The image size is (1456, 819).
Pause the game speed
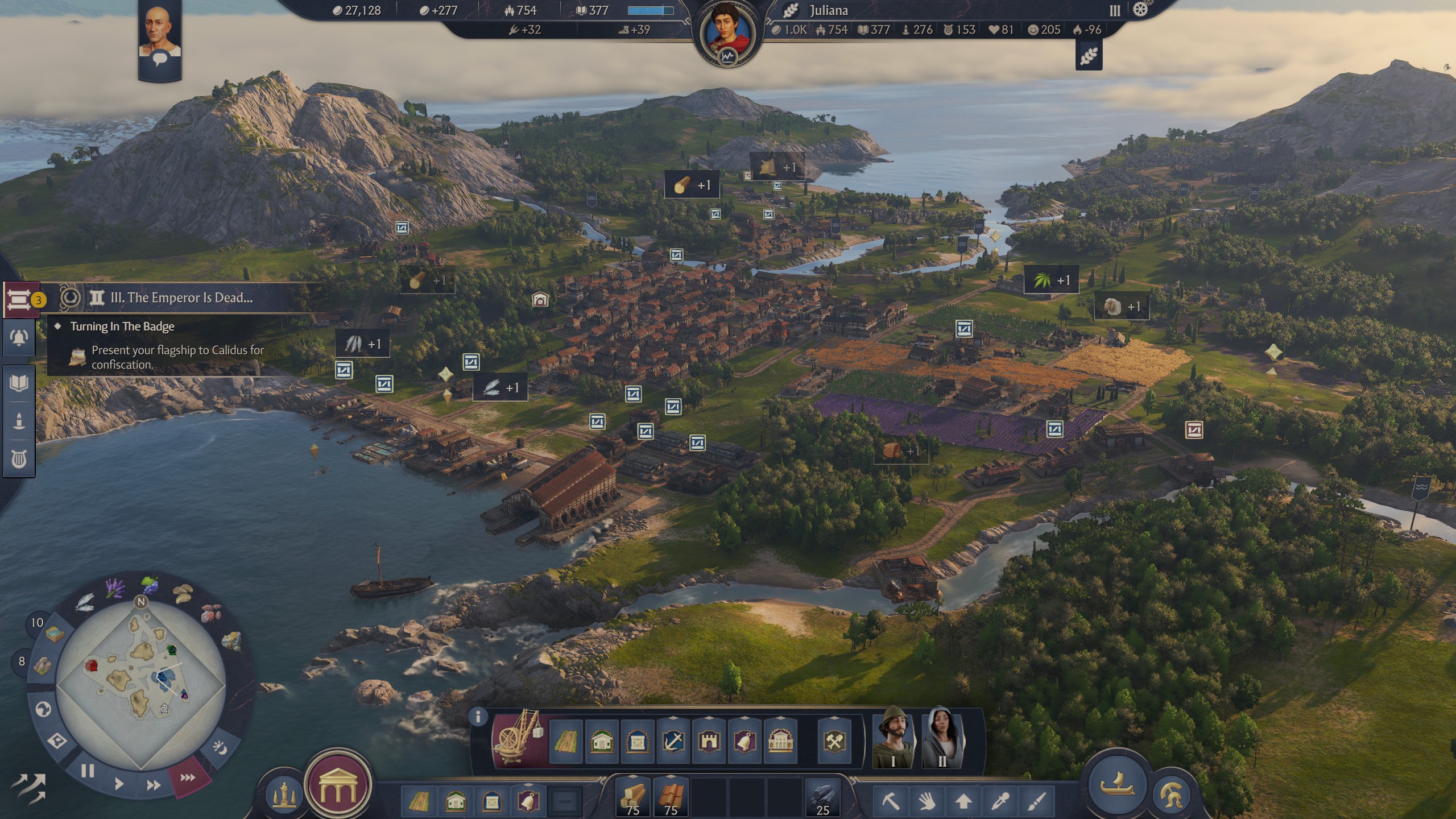[x=87, y=771]
